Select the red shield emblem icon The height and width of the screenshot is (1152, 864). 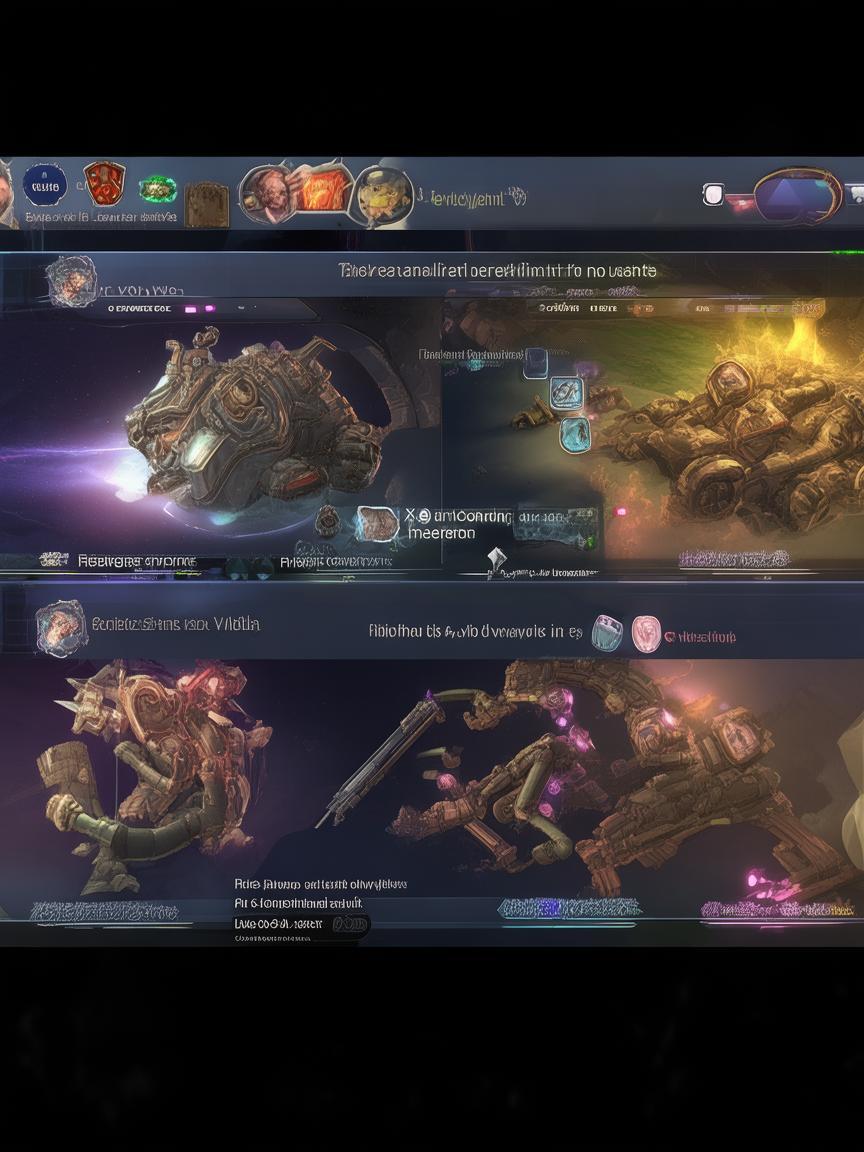103,184
